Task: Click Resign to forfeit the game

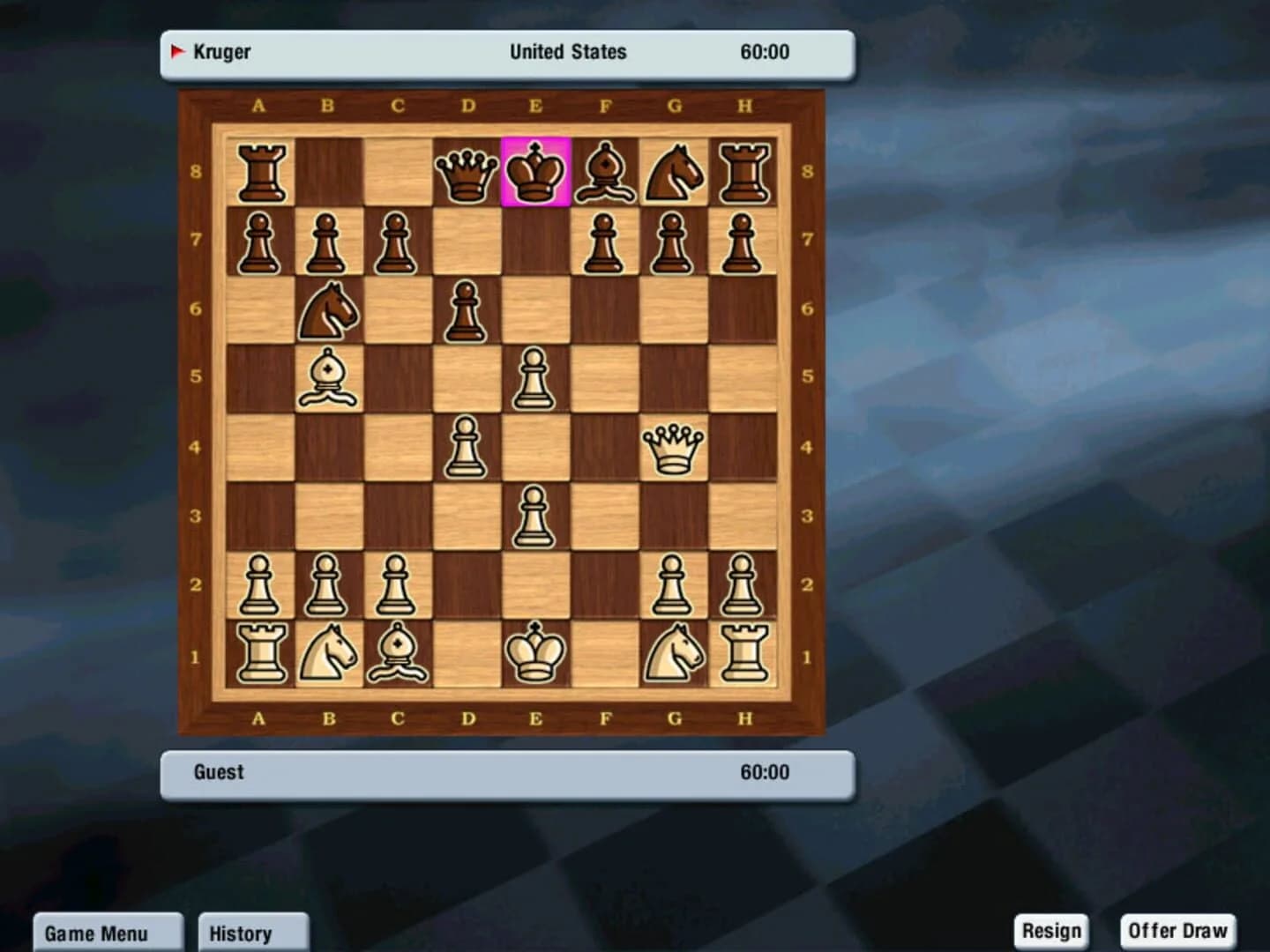Action: (x=1051, y=929)
